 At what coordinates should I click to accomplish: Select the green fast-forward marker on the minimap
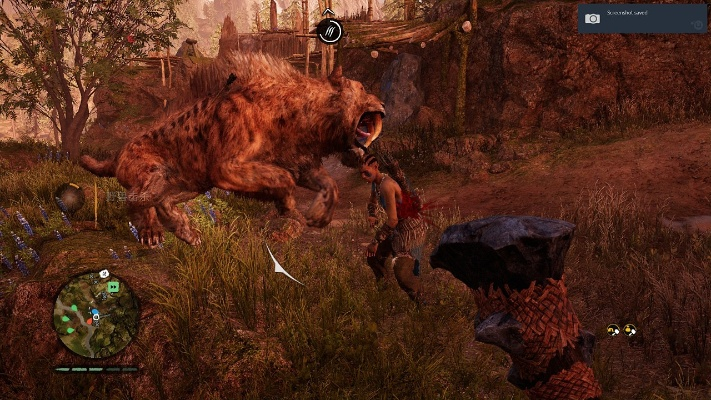[x=114, y=287]
